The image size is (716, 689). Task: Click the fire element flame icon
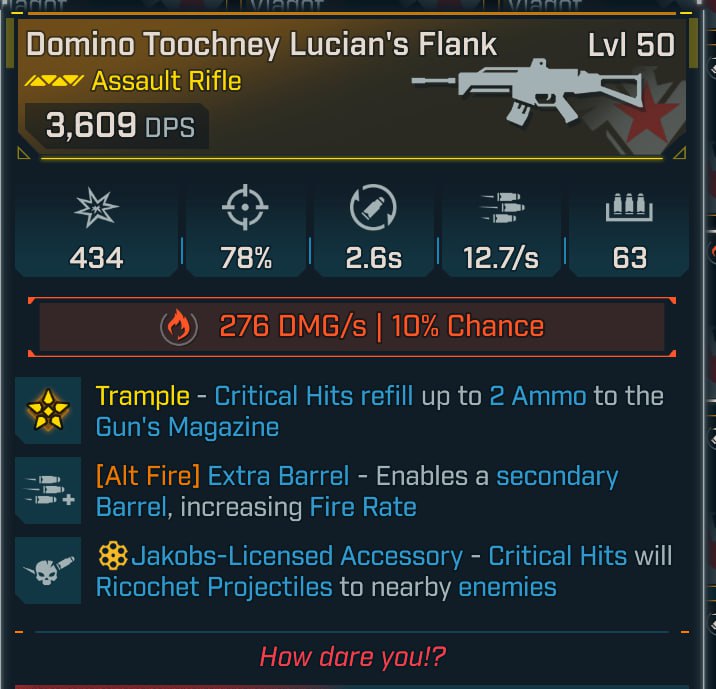[x=179, y=327]
